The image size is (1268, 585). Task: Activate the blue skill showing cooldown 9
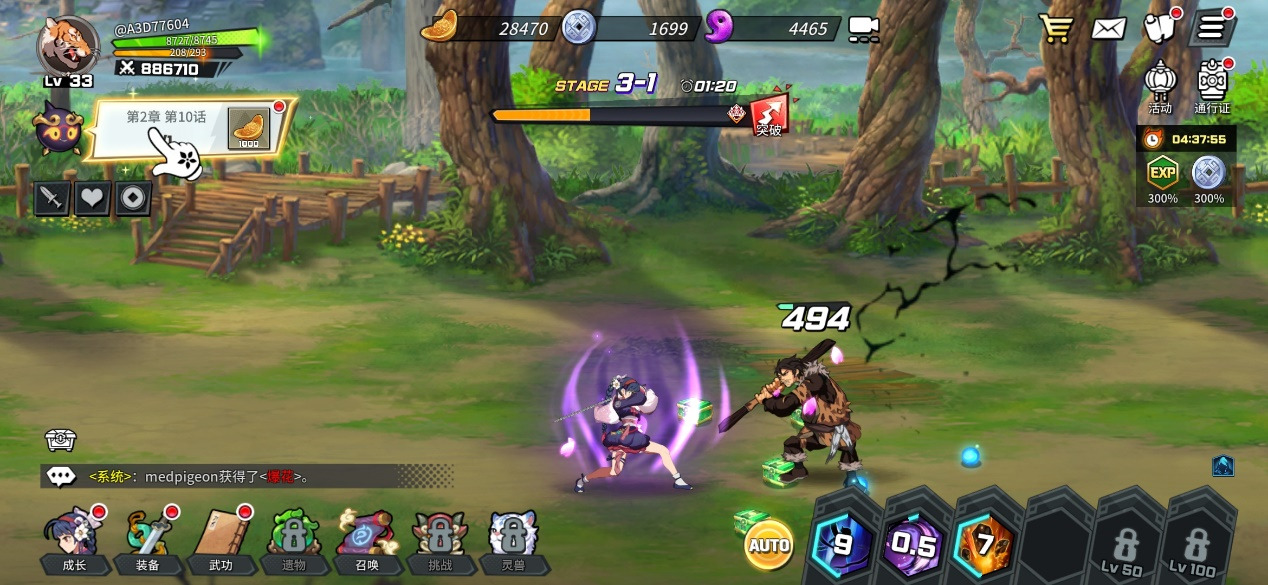pos(842,545)
